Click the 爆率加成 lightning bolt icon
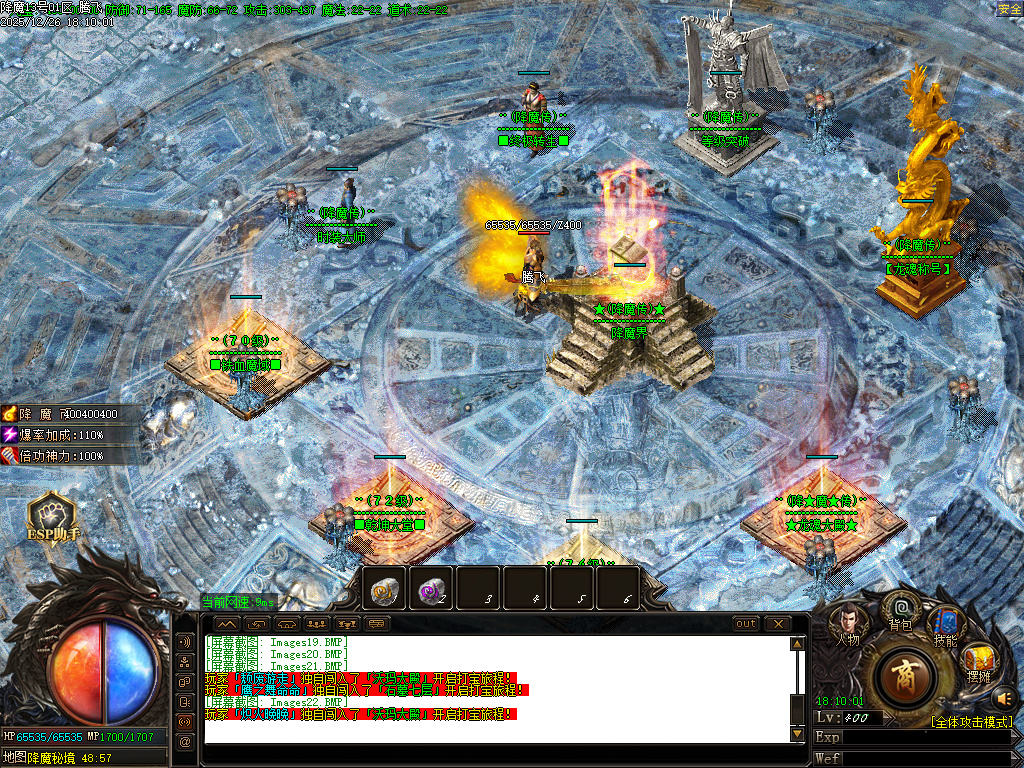 click(10, 435)
